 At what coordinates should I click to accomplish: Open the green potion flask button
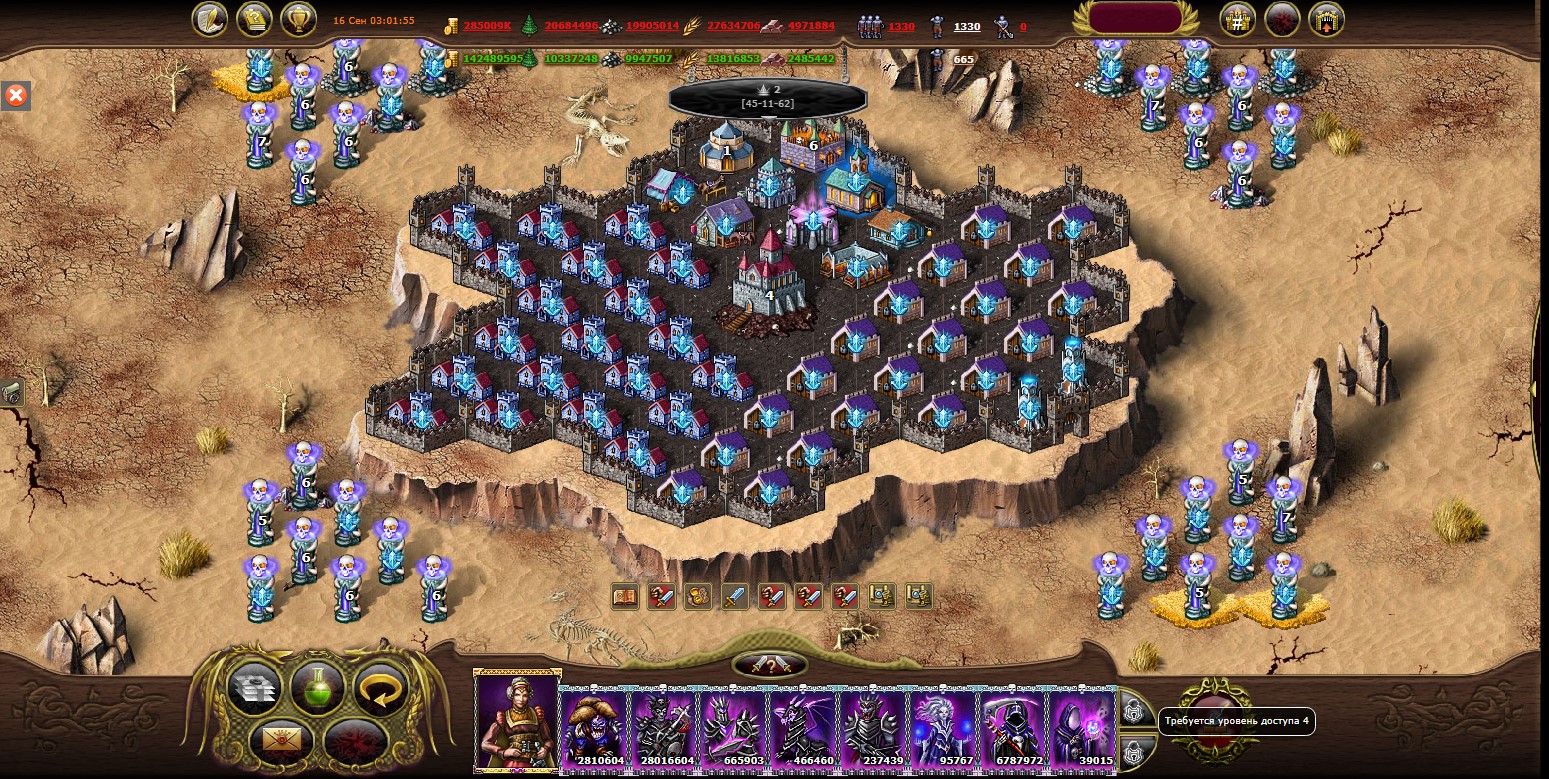click(x=317, y=687)
